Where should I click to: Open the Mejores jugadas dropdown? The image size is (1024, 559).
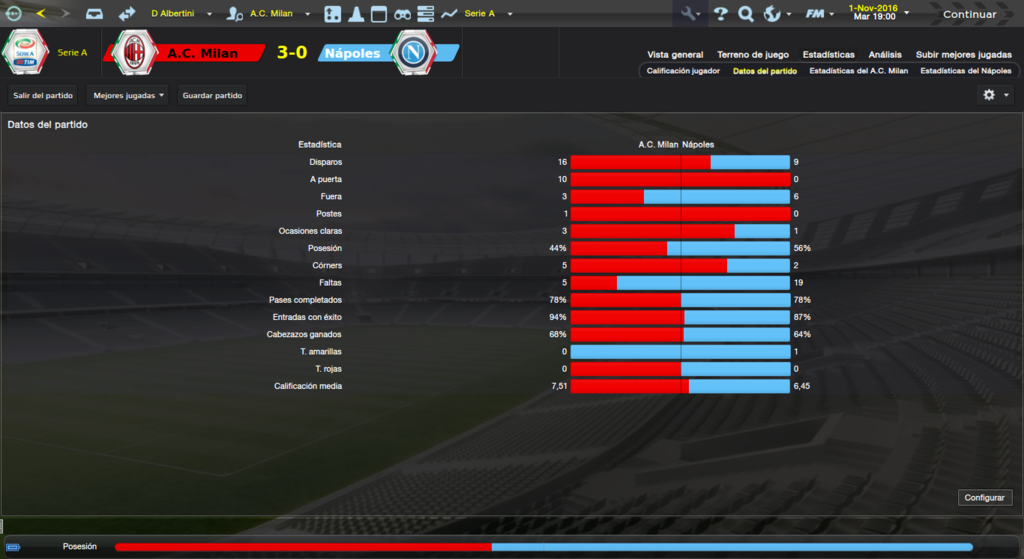[128, 95]
